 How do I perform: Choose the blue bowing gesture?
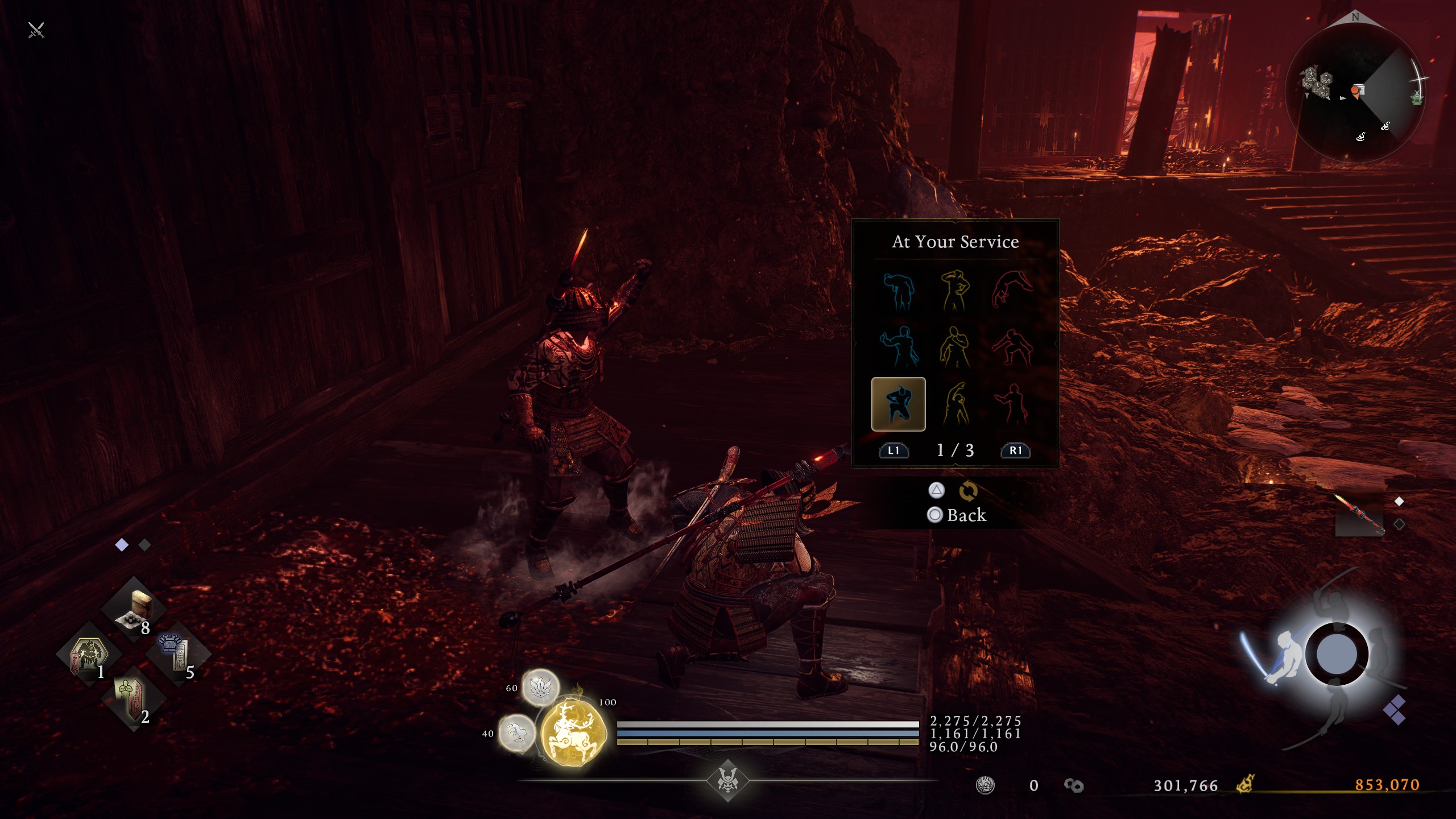click(x=898, y=291)
